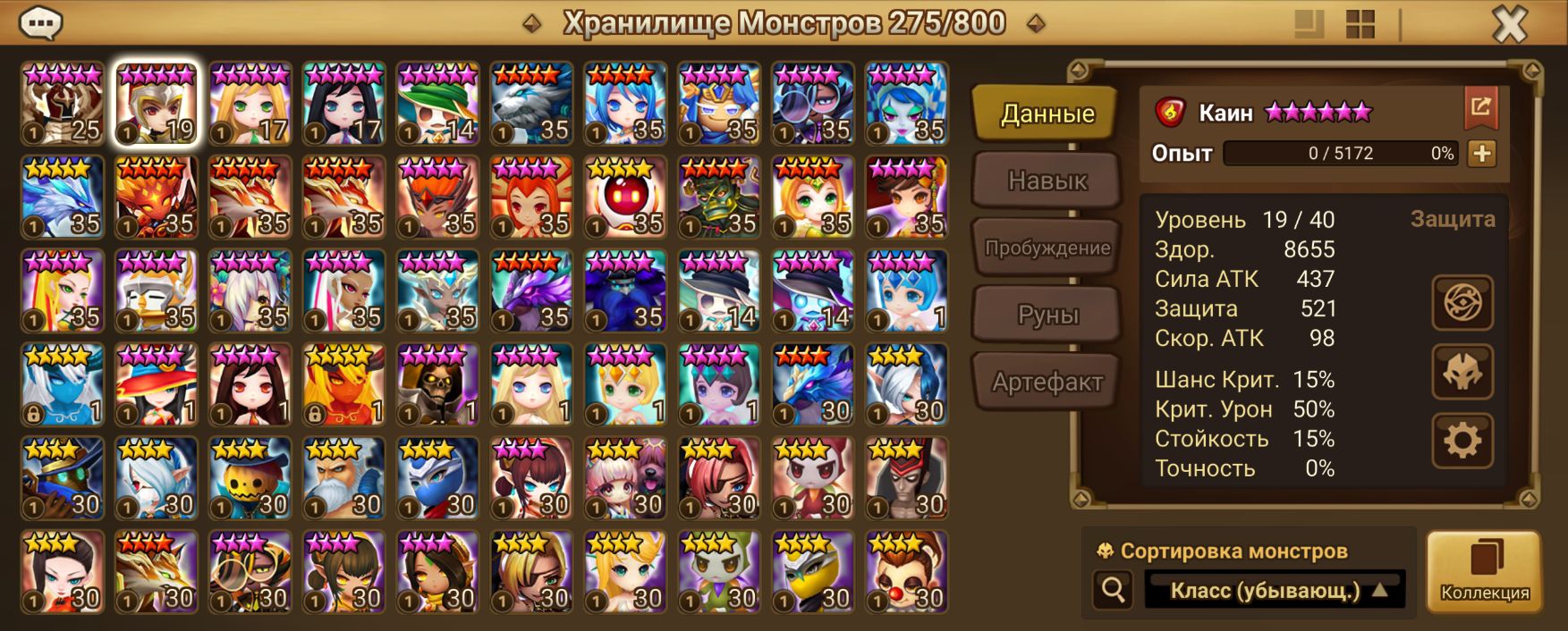Show the Руны tab
The height and width of the screenshot is (631, 1568).
point(1047,315)
